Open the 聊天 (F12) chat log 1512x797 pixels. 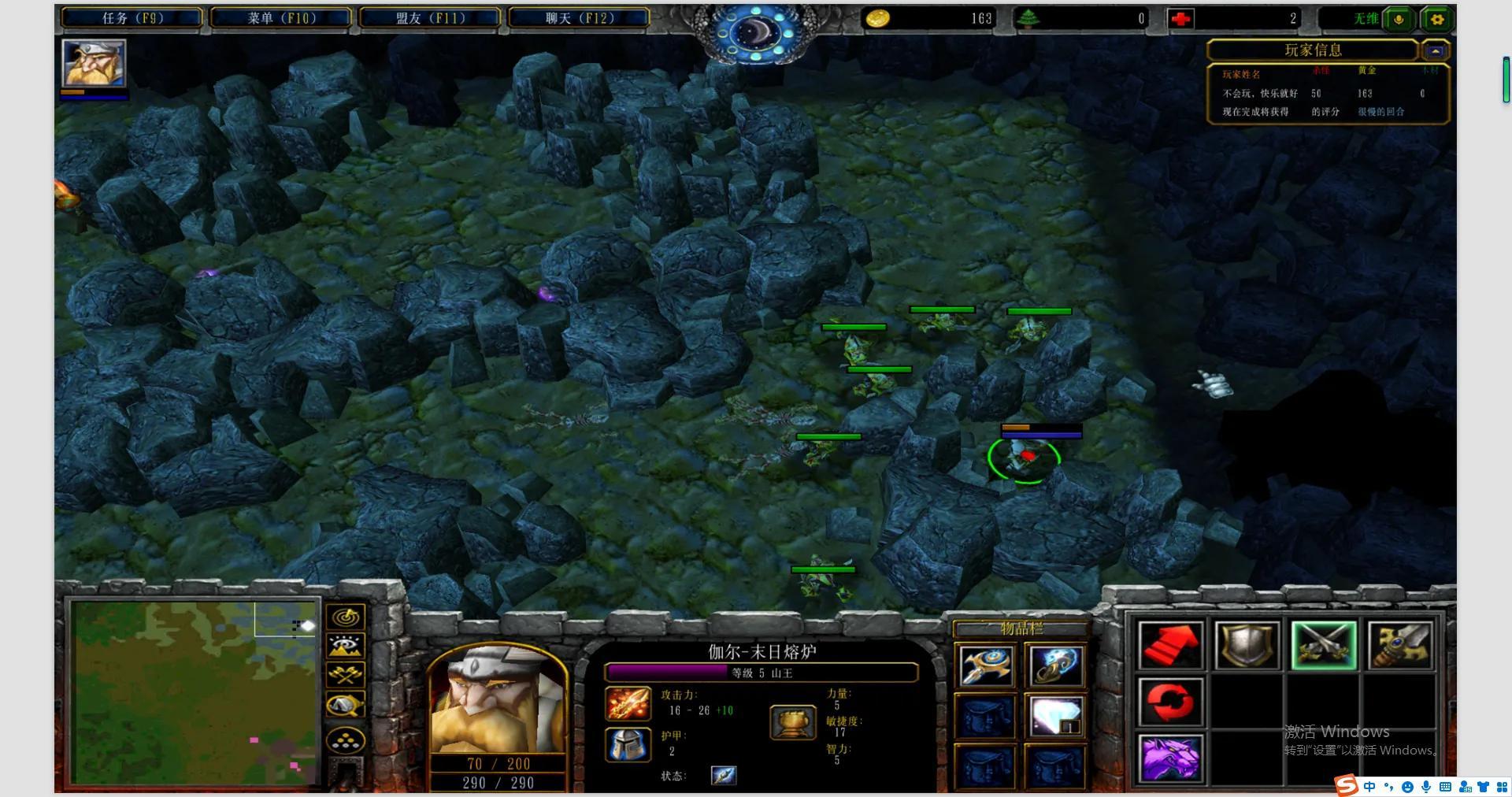(579, 18)
